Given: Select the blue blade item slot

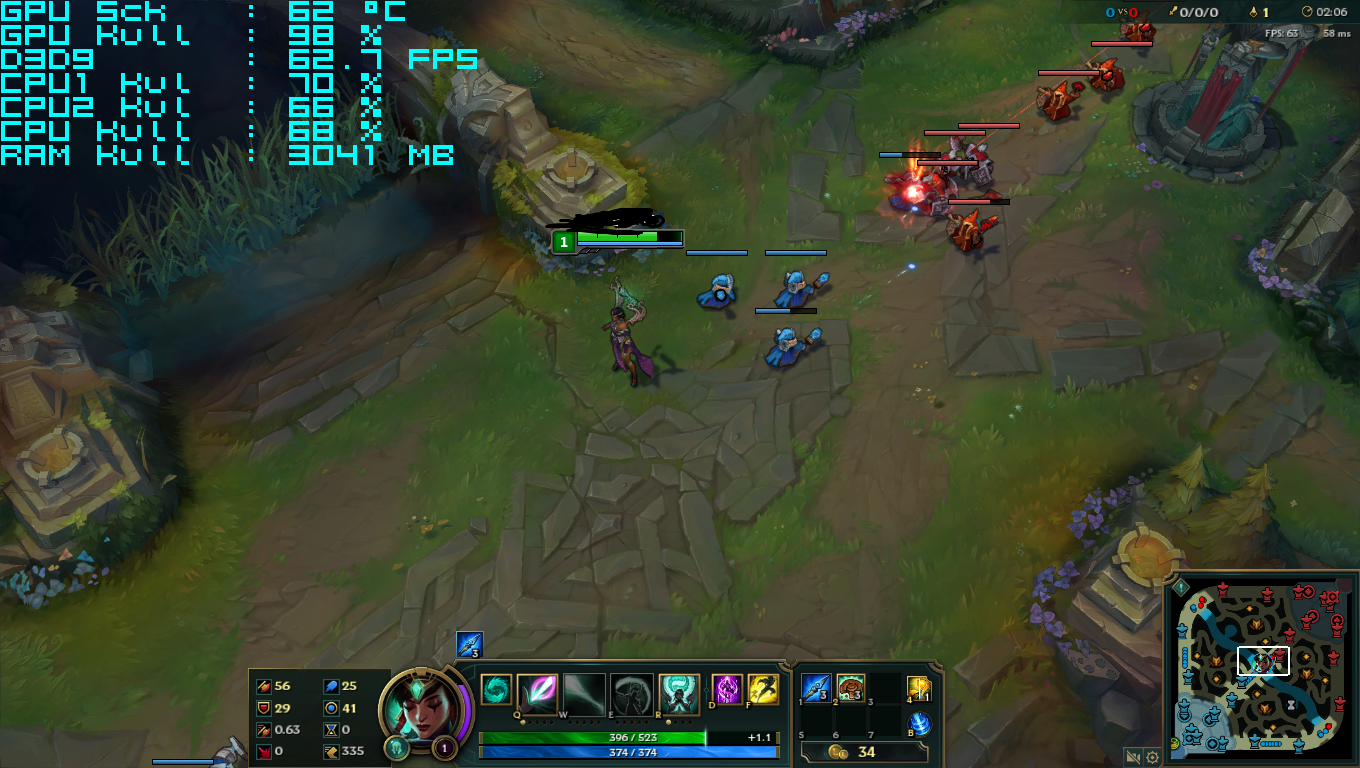Looking at the screenshot, I should (x=816, y=688).
